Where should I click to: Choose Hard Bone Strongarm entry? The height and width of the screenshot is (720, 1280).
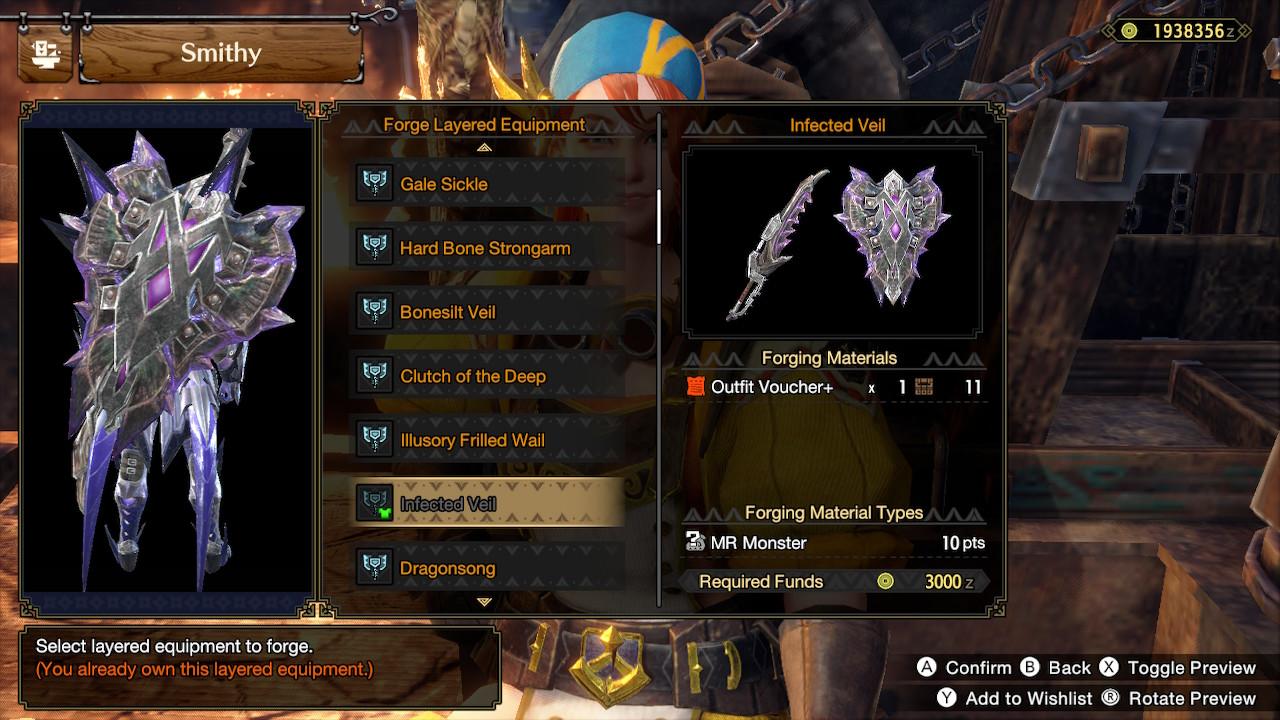(x=488, y=248)
